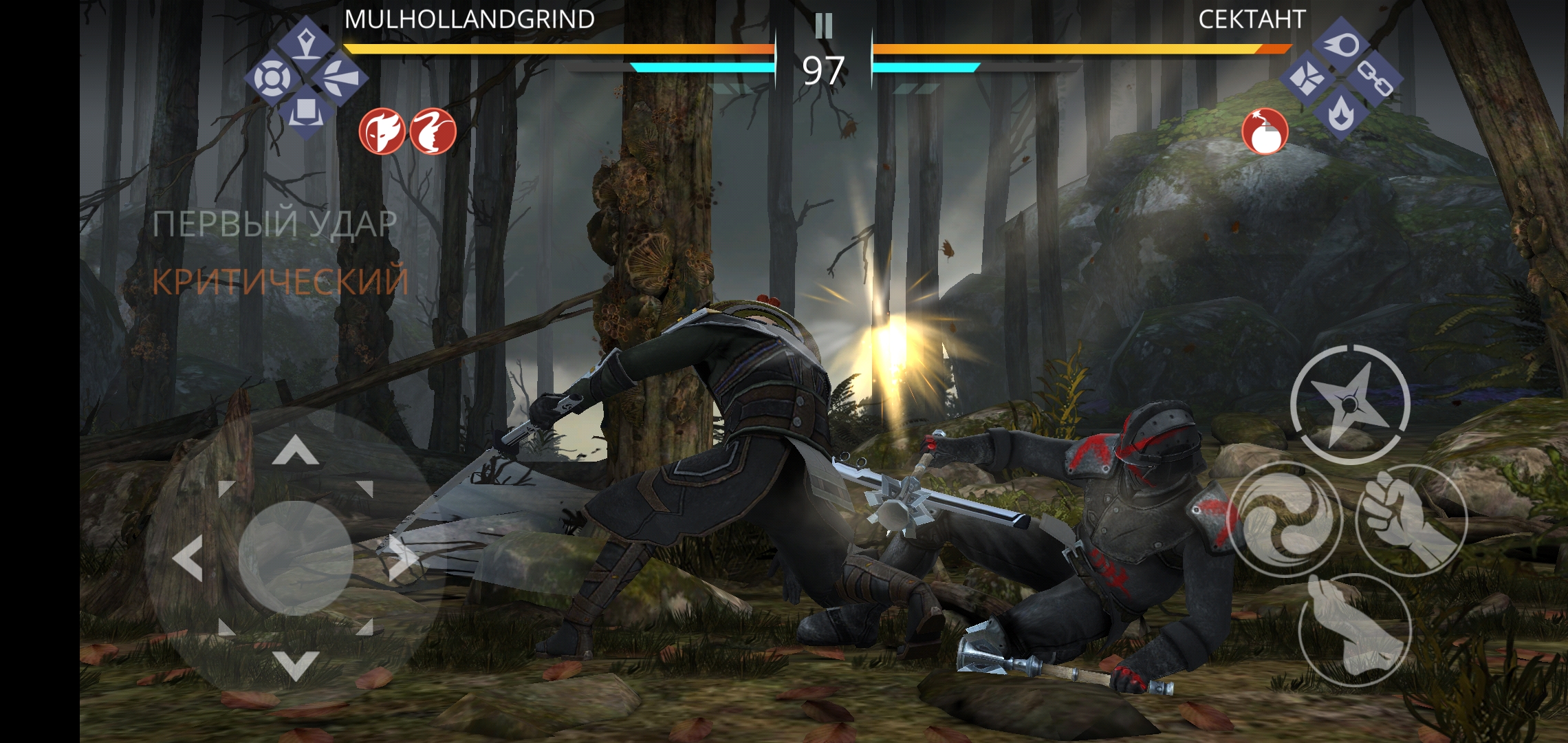
Task: Select the enemy's flame ability diamond
Action: pyautogui.click(x=1340, y=114)
